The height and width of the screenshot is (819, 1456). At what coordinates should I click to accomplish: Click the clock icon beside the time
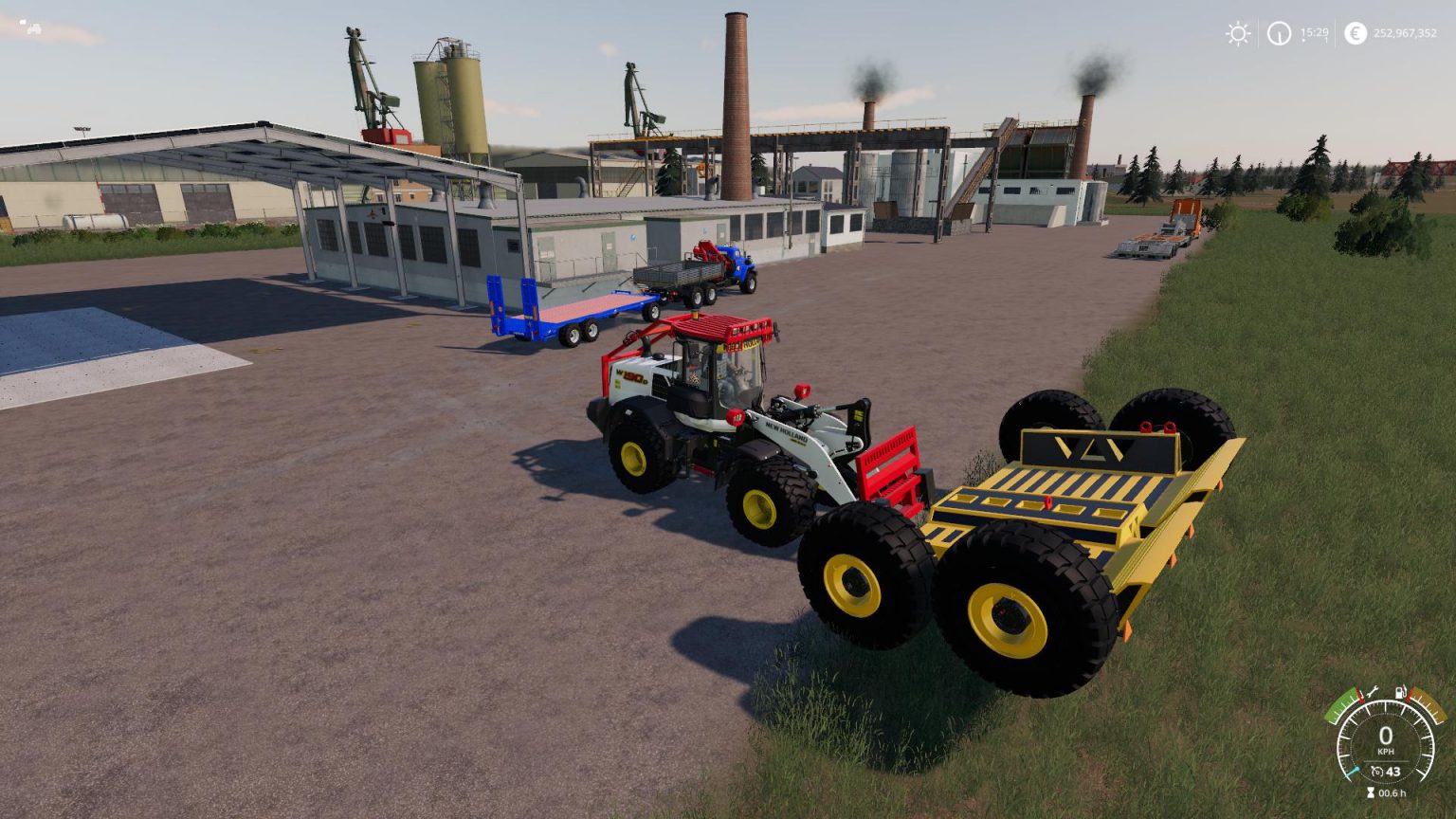pos(1280,34)
